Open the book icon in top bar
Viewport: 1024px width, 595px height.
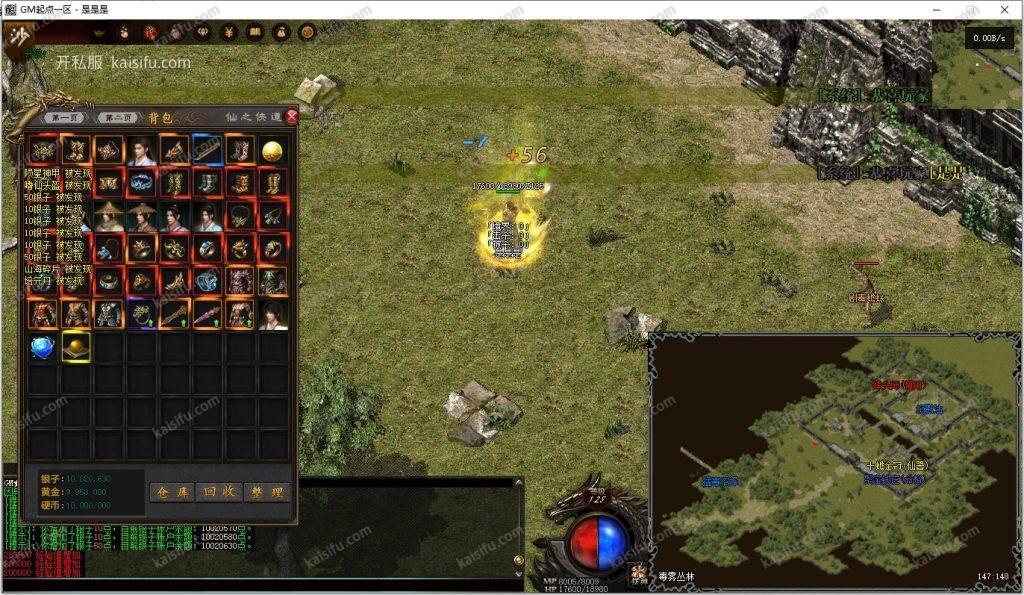[255, 33]
